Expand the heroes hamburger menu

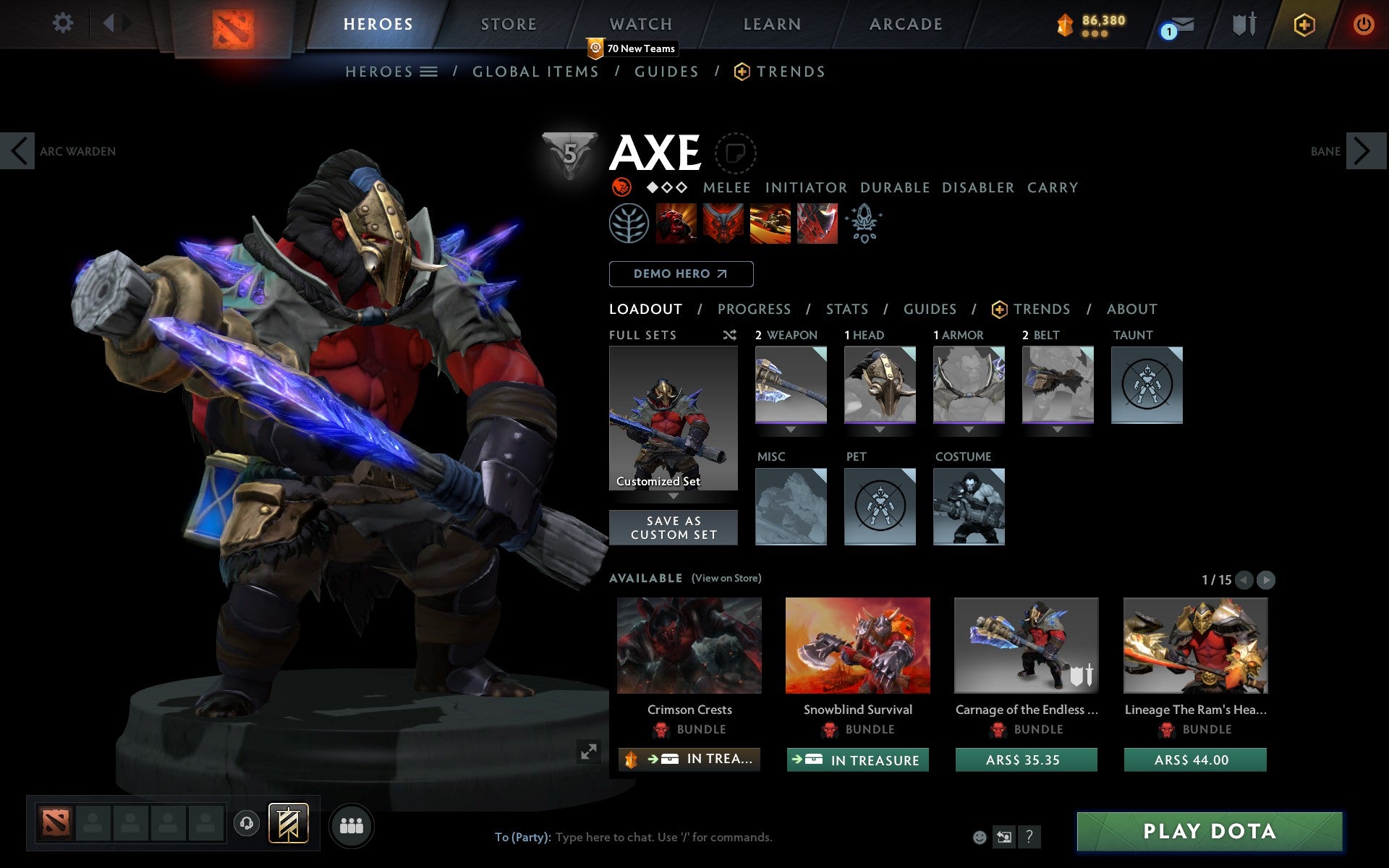pyautogui.click(x=428, y=71)
